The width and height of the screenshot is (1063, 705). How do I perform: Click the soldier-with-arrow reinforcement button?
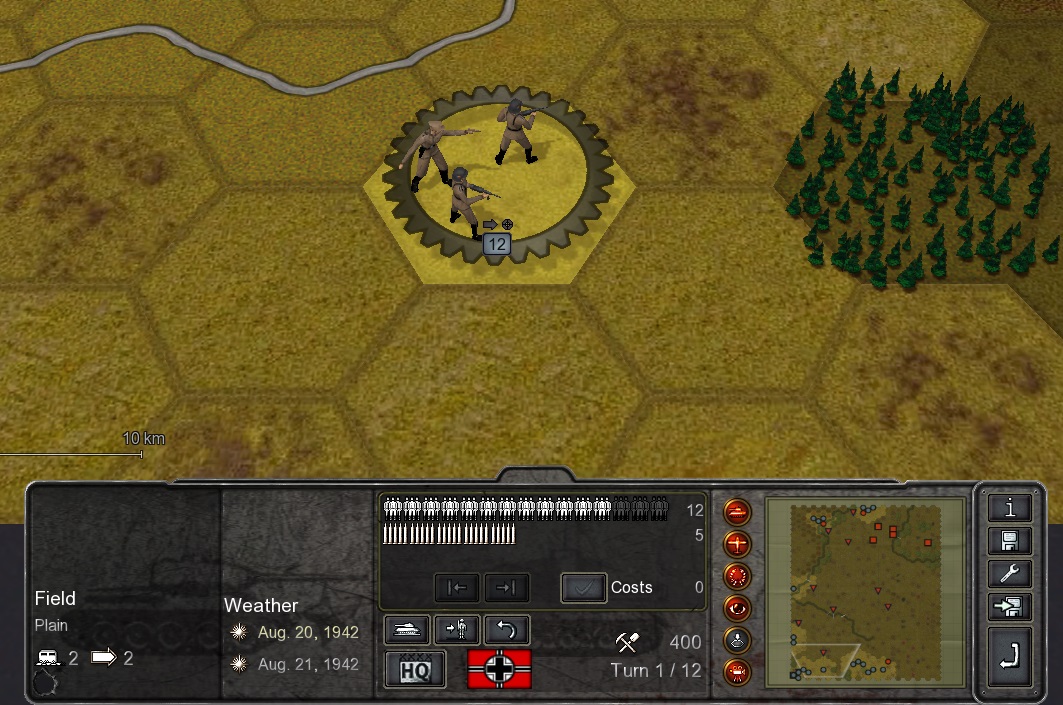point(457,629)
